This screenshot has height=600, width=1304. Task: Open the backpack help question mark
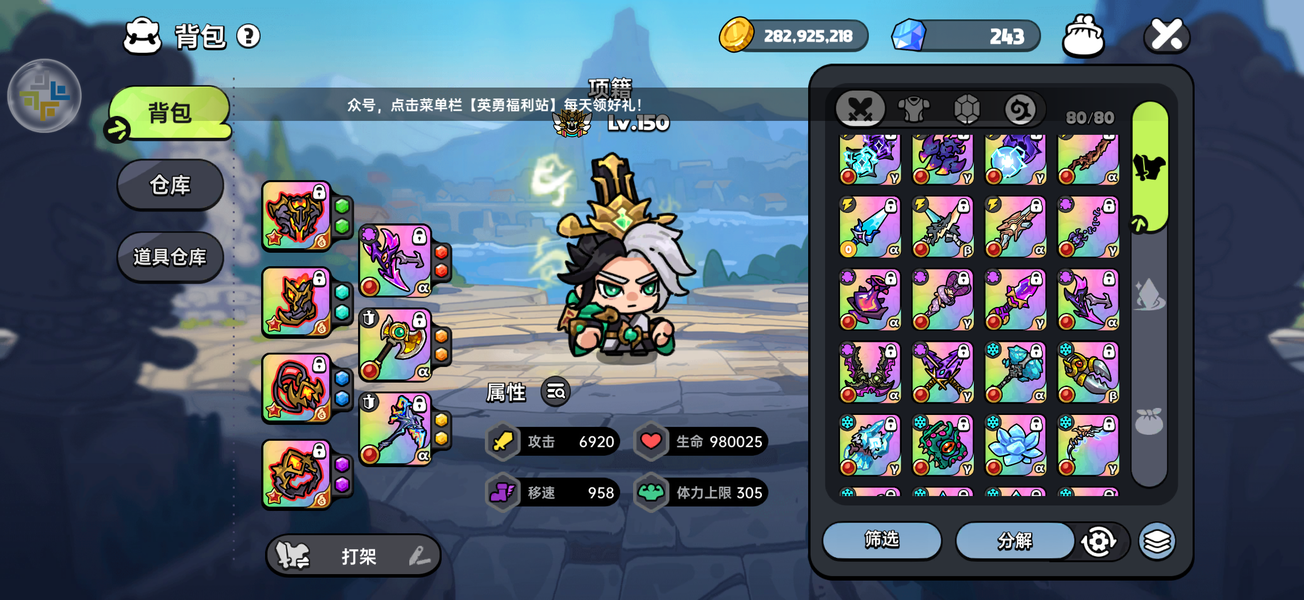click(x=248, y=37)
